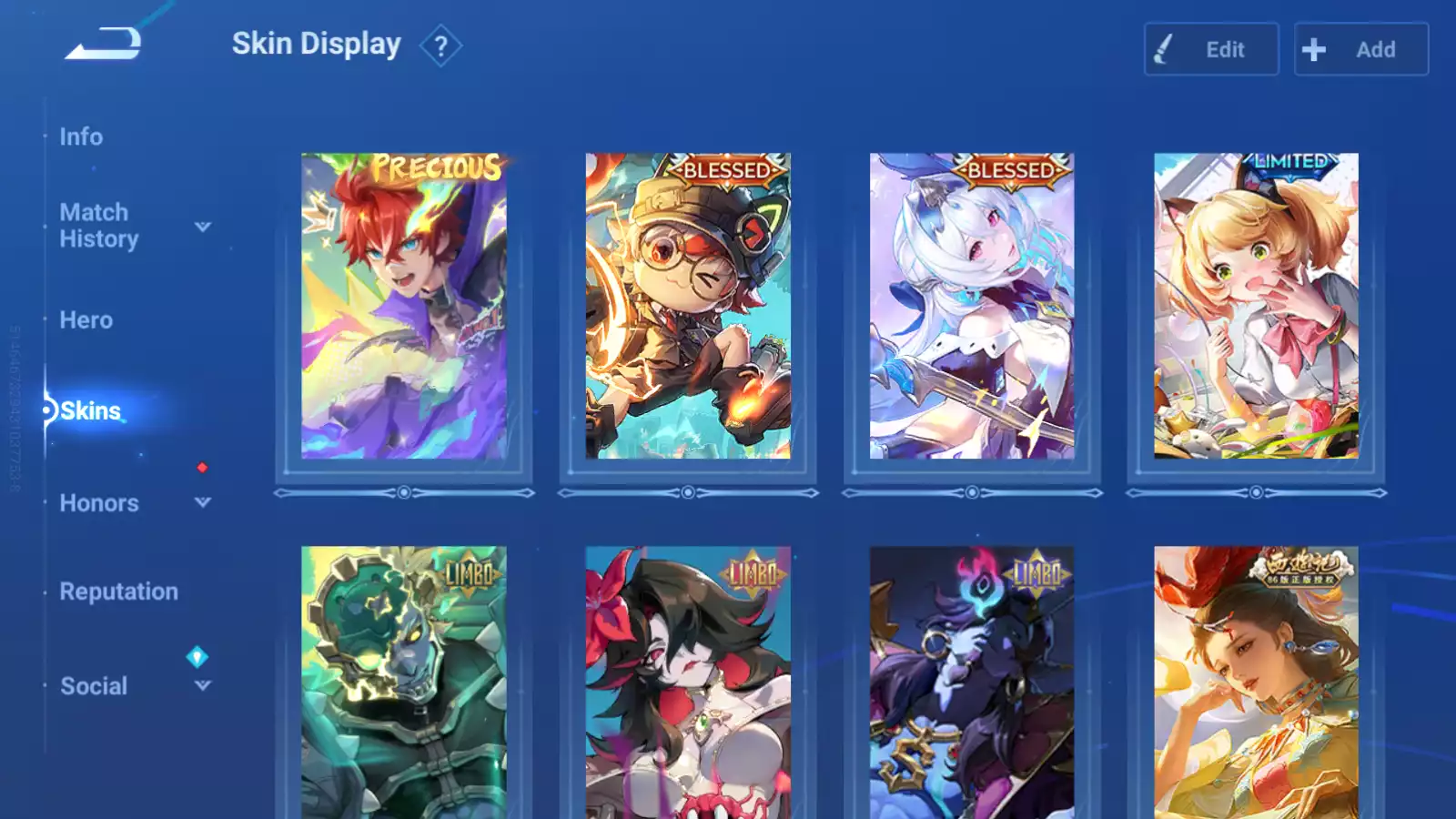Viewport: 1456px width, 819px height.
Task: Open the Skin Display help question mark
Action: coord(440,45)
